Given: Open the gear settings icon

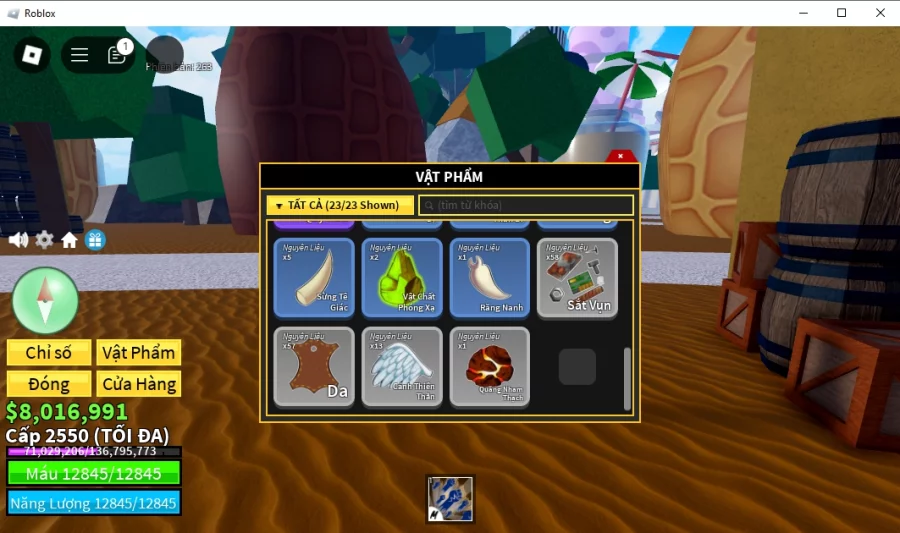Looking at the screenshot, I should 44,240.
